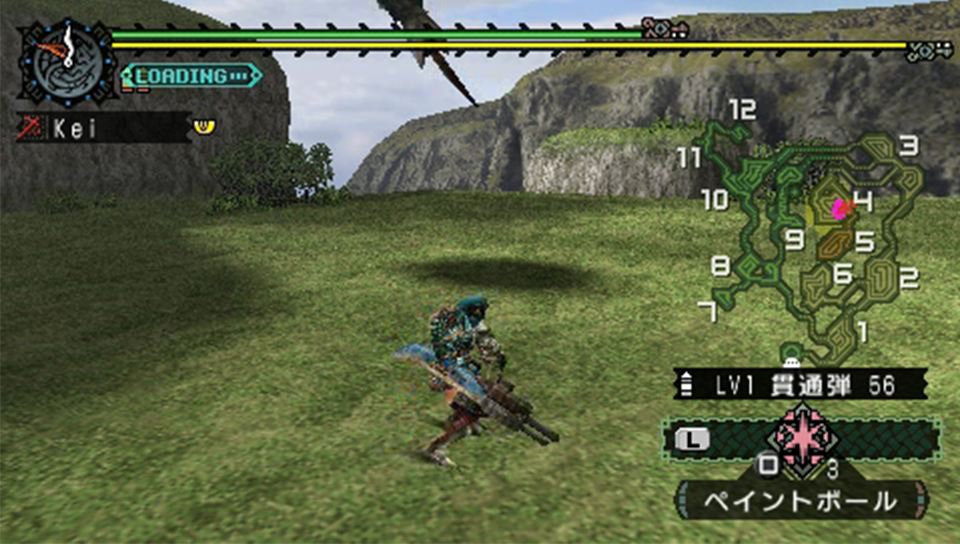Image resolution: width=960 pixels, height=544 pixels.
Task: Select area 12 on the minimap
Action: tap(742, 110)
